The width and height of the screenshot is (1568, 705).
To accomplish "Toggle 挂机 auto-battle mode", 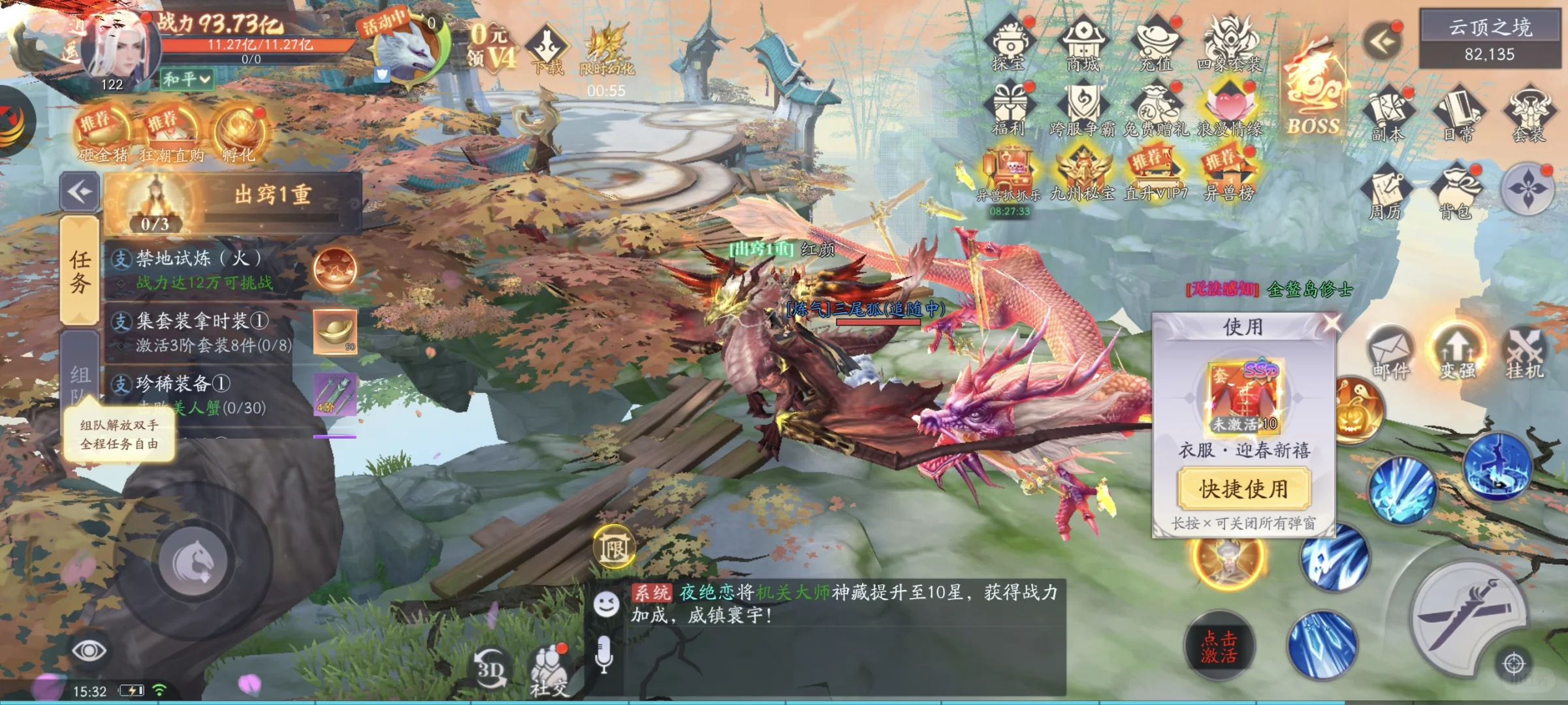I will coord(1525,354).
